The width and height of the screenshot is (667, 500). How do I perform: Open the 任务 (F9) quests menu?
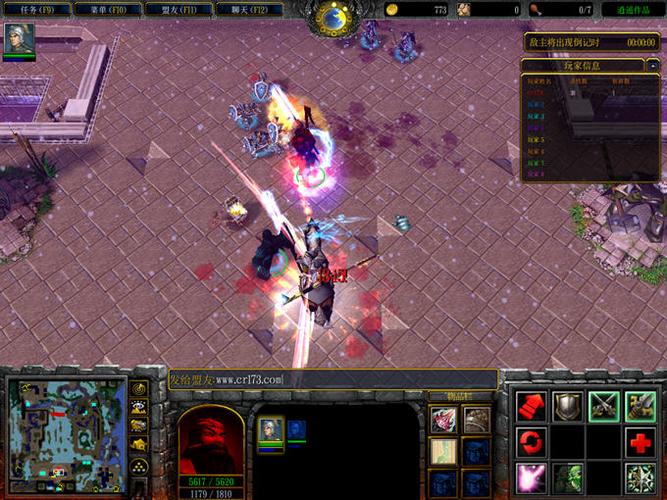click(35, 9)
